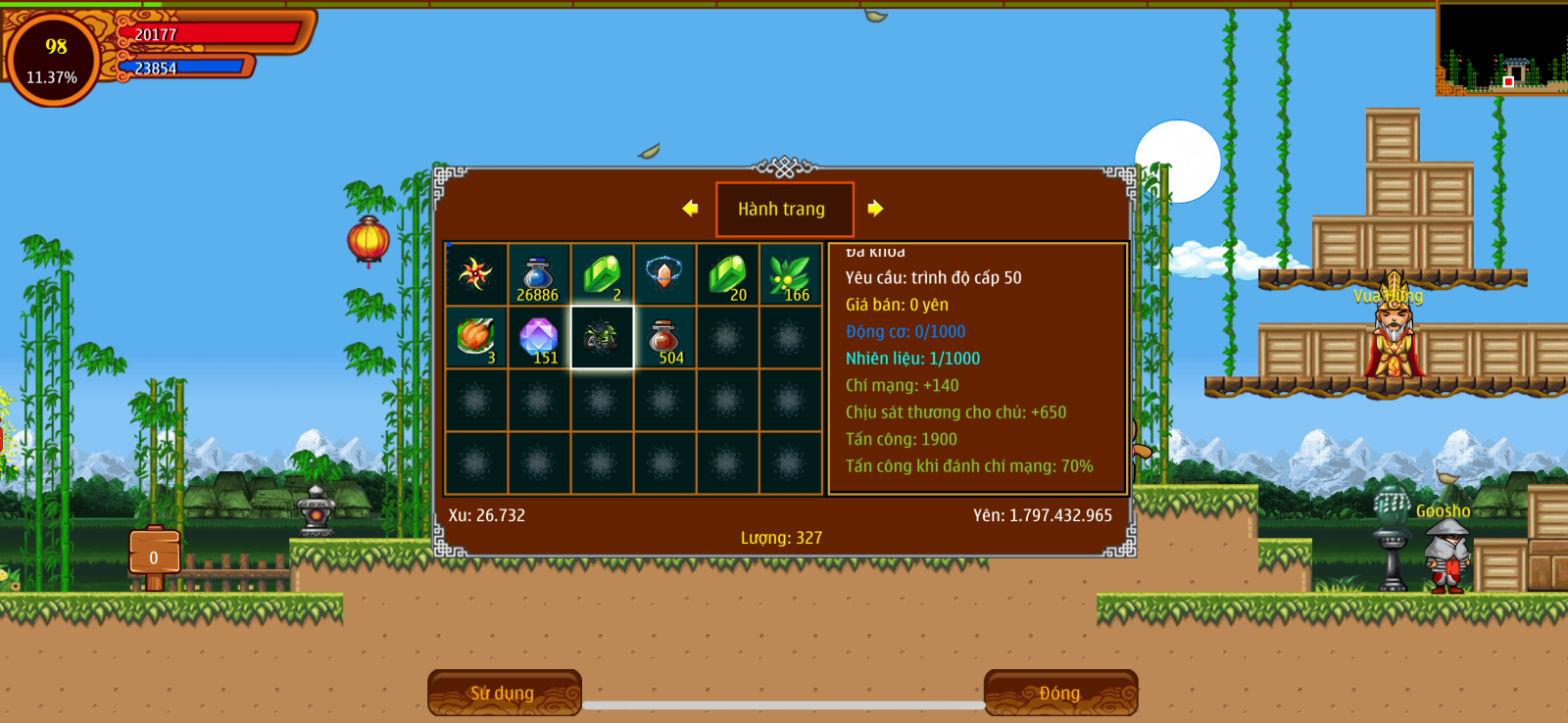Select the green gem stack of 2

click(602, 274)
